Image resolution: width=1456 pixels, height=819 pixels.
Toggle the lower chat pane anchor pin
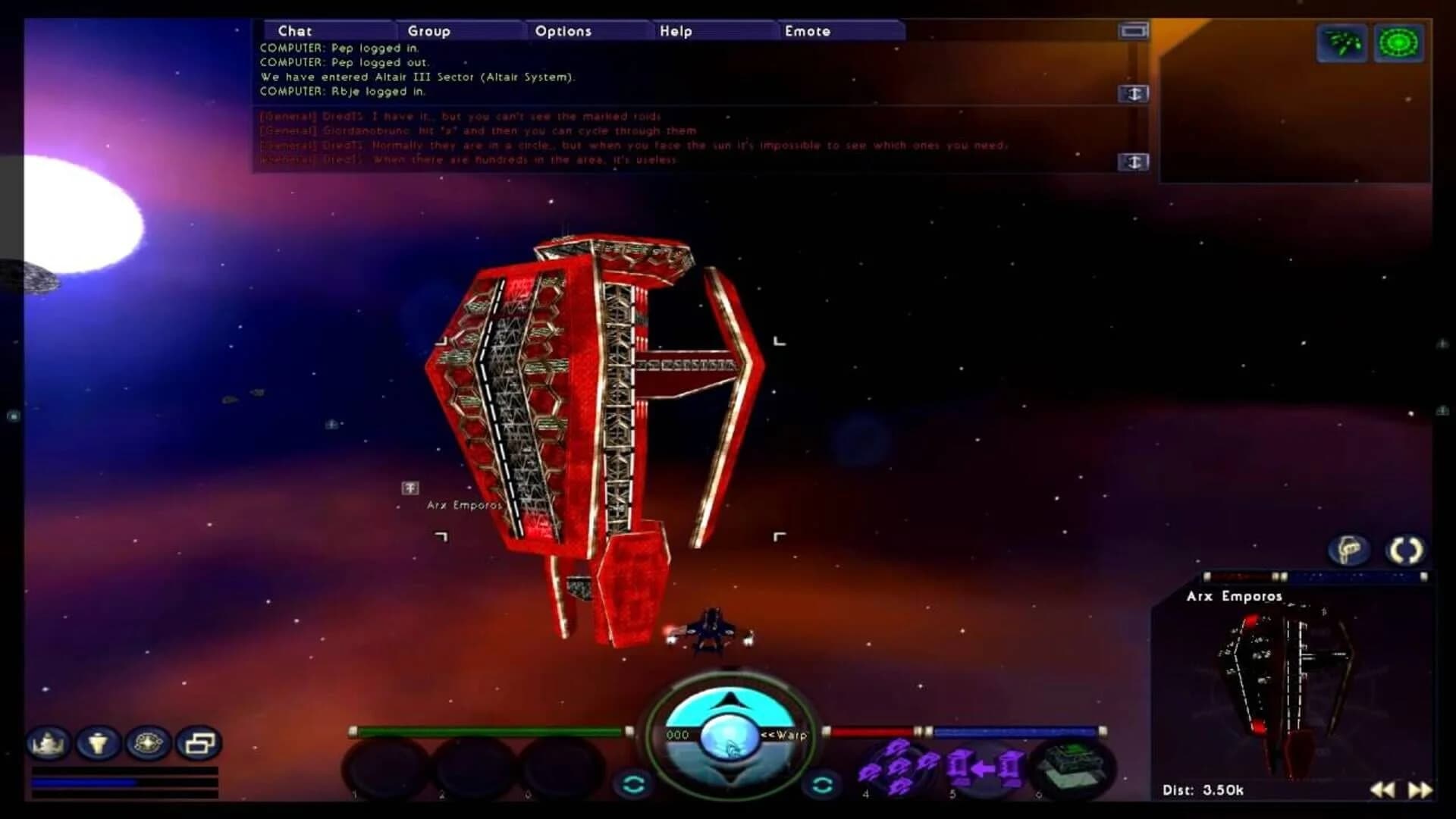pos(1133,161)
